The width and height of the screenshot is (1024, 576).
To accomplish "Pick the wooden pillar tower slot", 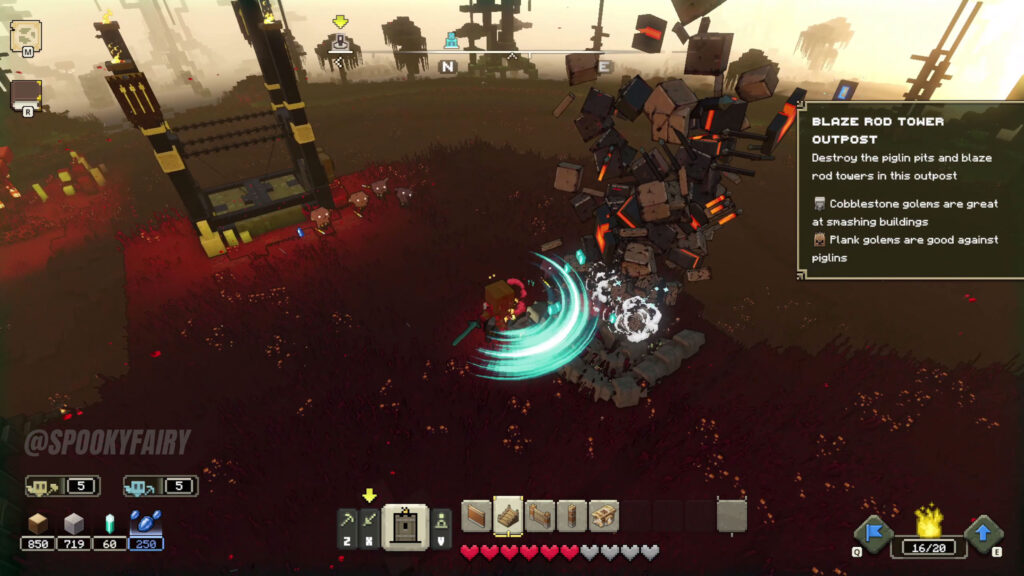I will 572,516.
